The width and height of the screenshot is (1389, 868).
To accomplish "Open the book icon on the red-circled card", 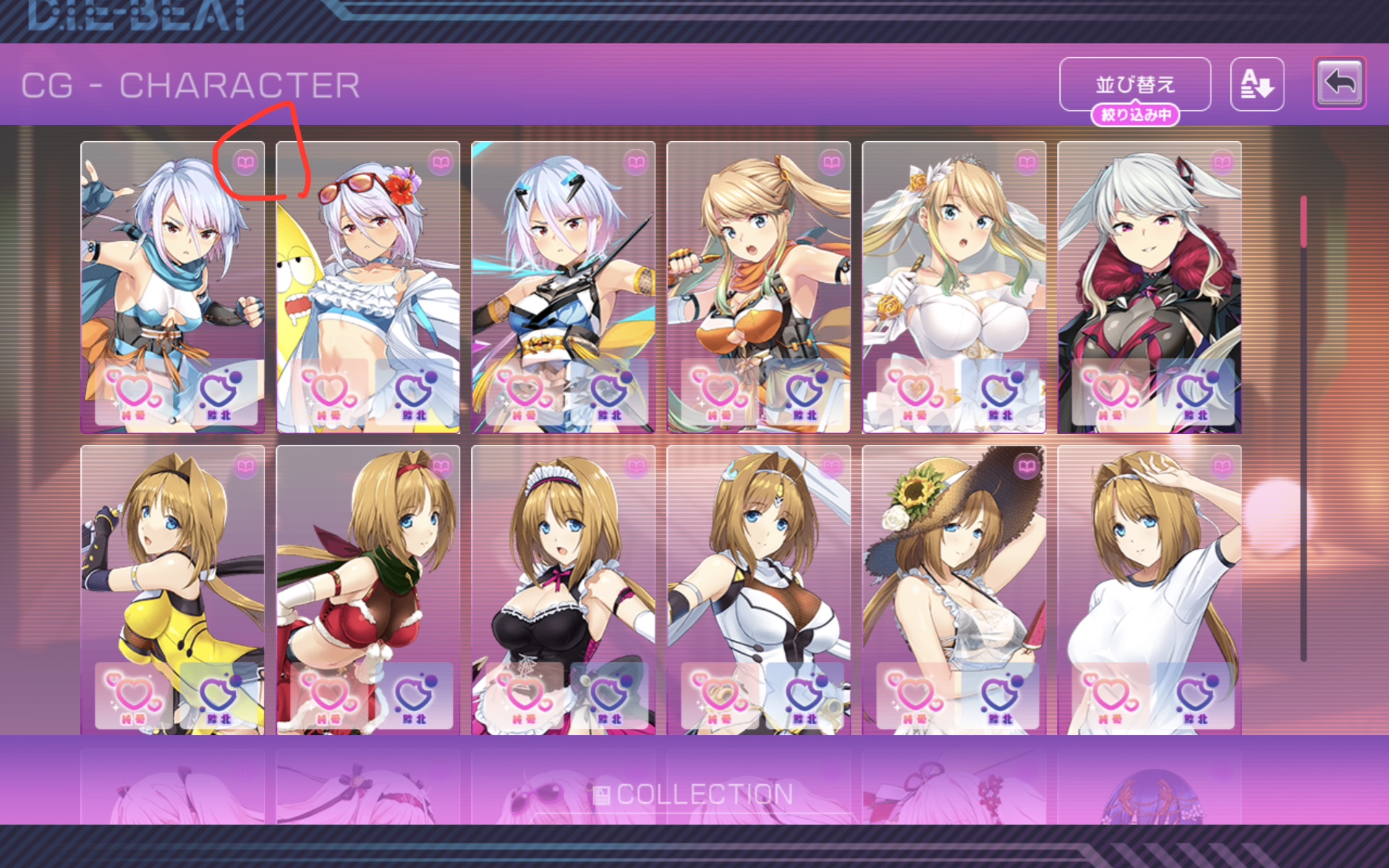I will (245, 162).
